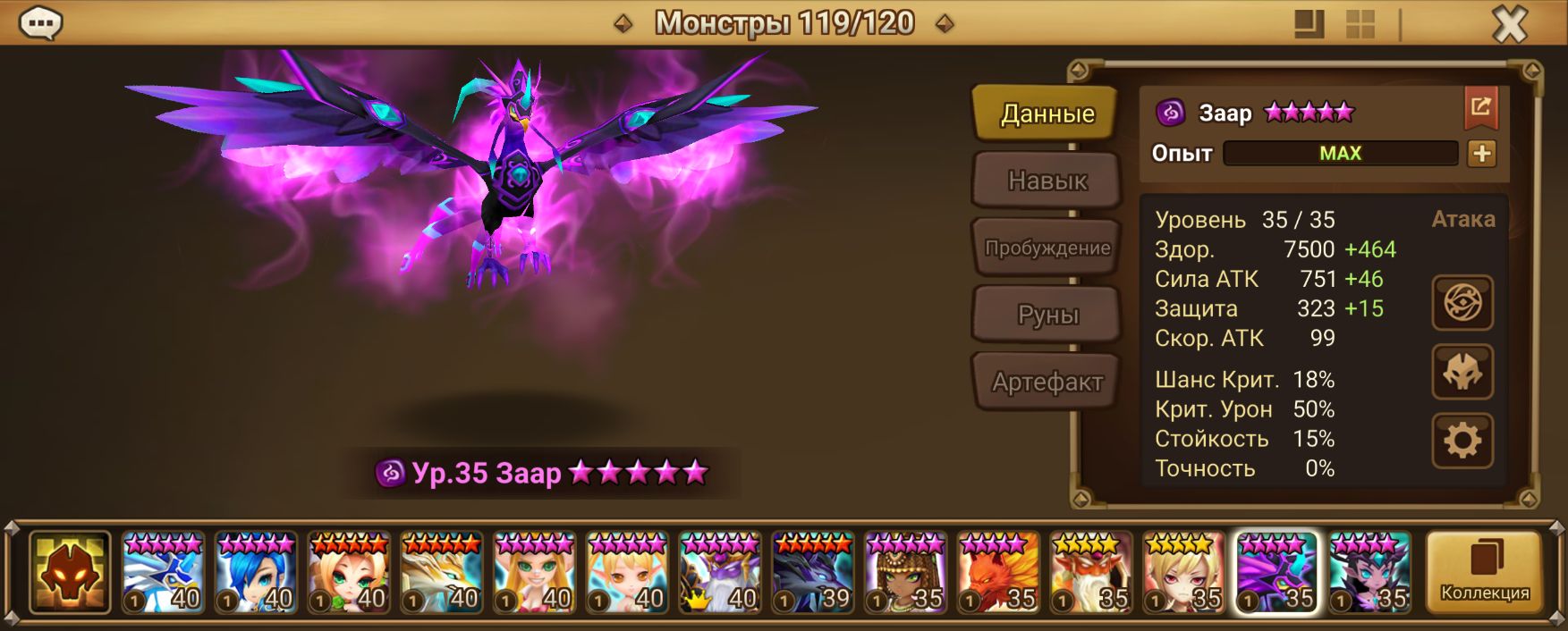Click the plus button beside experience bar
The width and height of the screenshot is (1568, 631).
pos(1481,154)
